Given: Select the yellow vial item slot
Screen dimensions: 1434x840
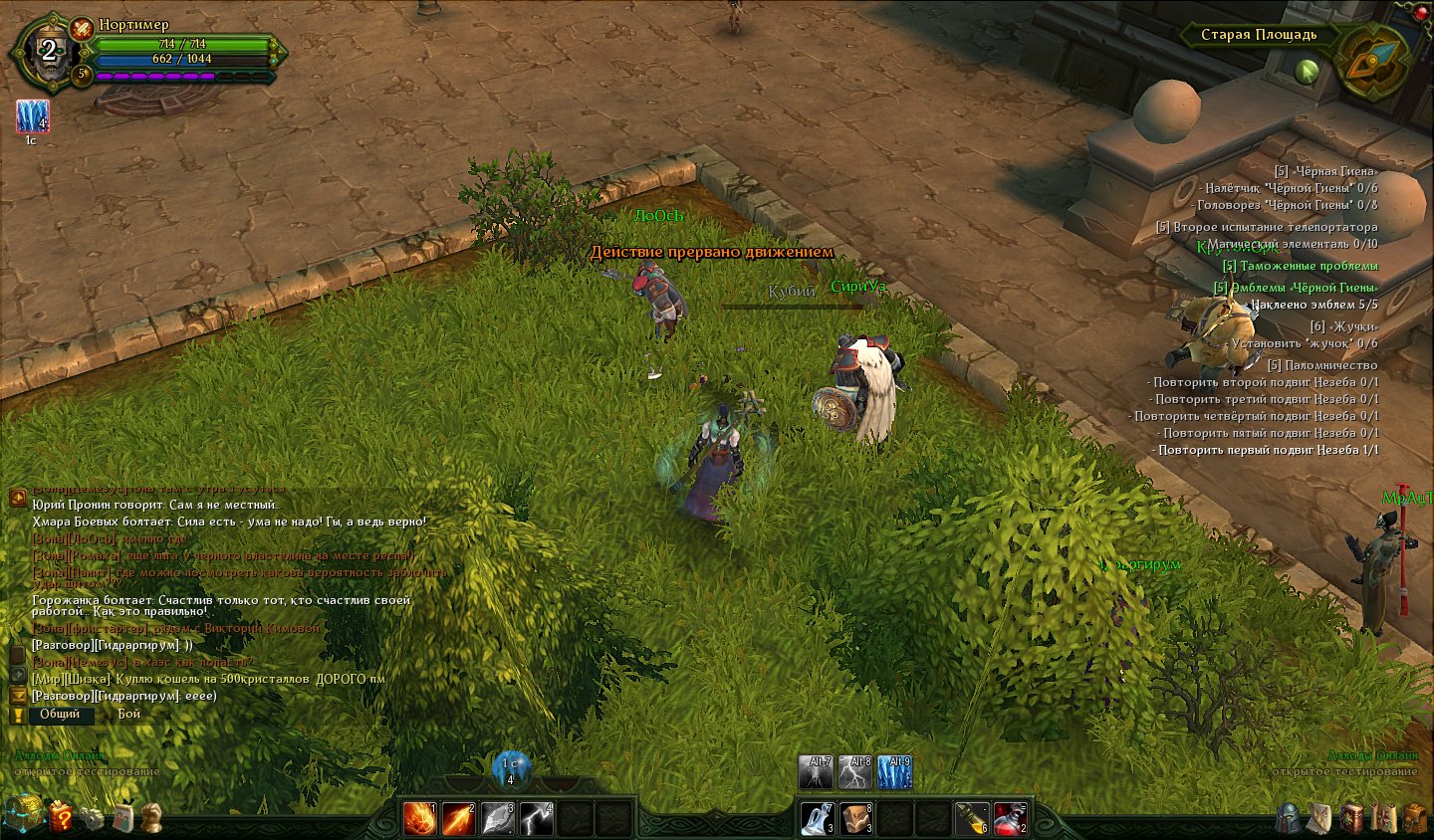Looking at the screenshot, I should click(972, 818).
